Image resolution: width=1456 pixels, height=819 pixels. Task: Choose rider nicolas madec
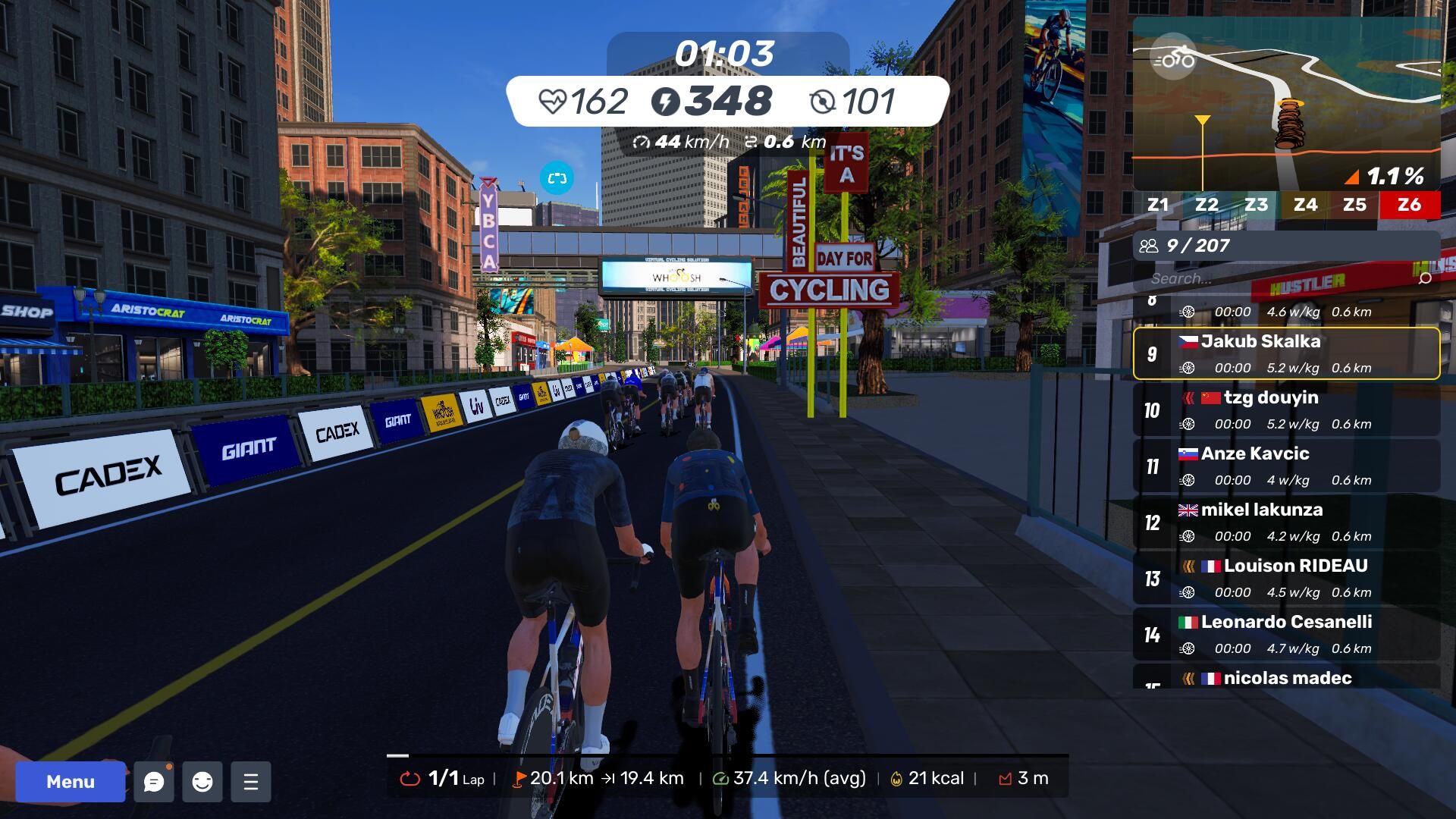(x=1286, y=677)
